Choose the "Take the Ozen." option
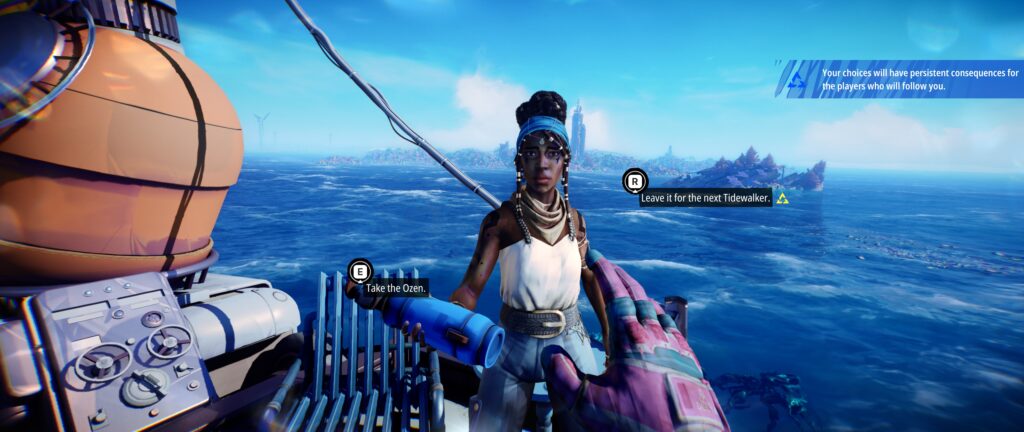This screenshot has width=1024, height=432. [x=395, y=288]
